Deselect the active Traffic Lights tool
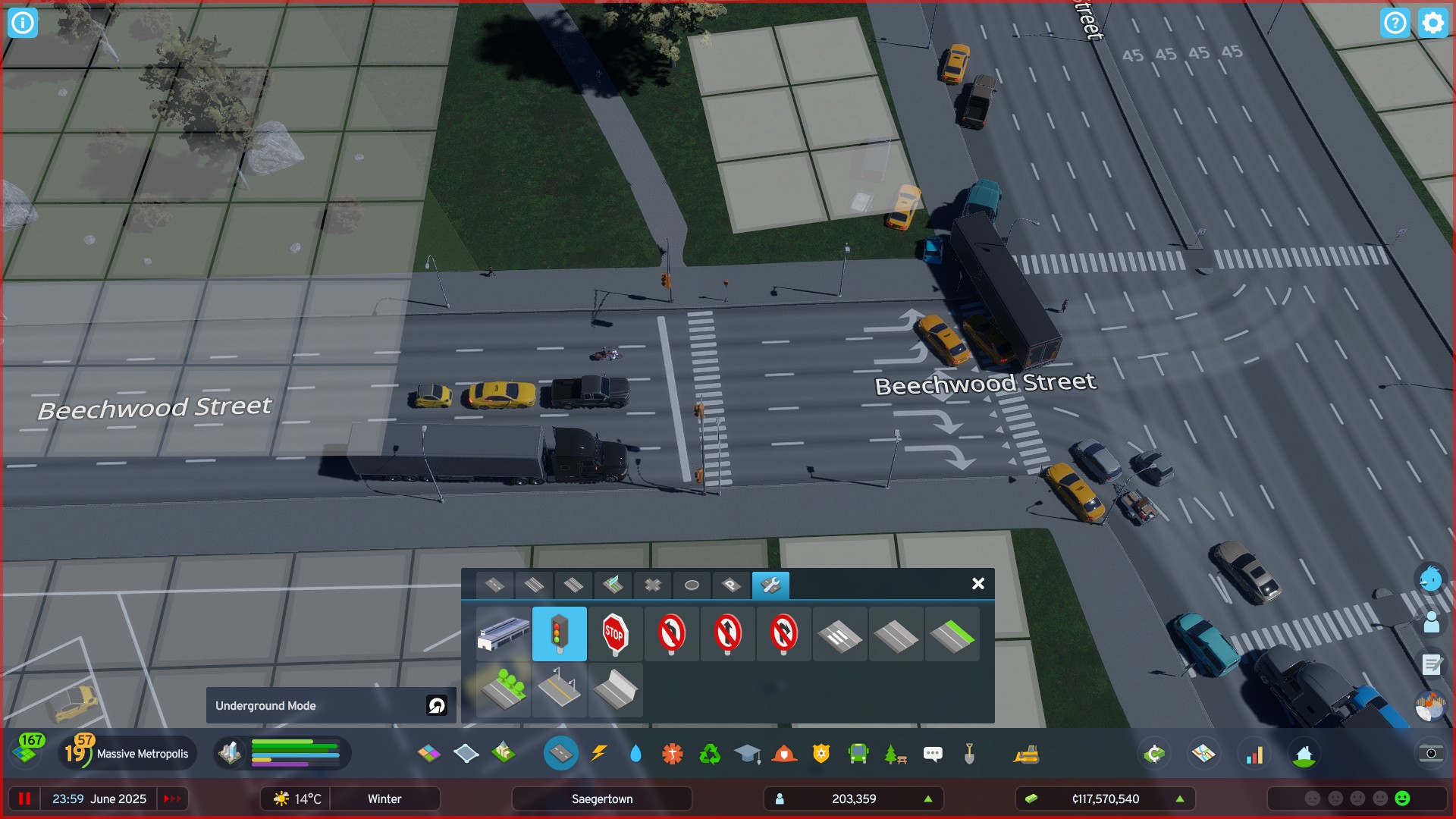This screenshot has width=1456, height=819. (560, 635)
